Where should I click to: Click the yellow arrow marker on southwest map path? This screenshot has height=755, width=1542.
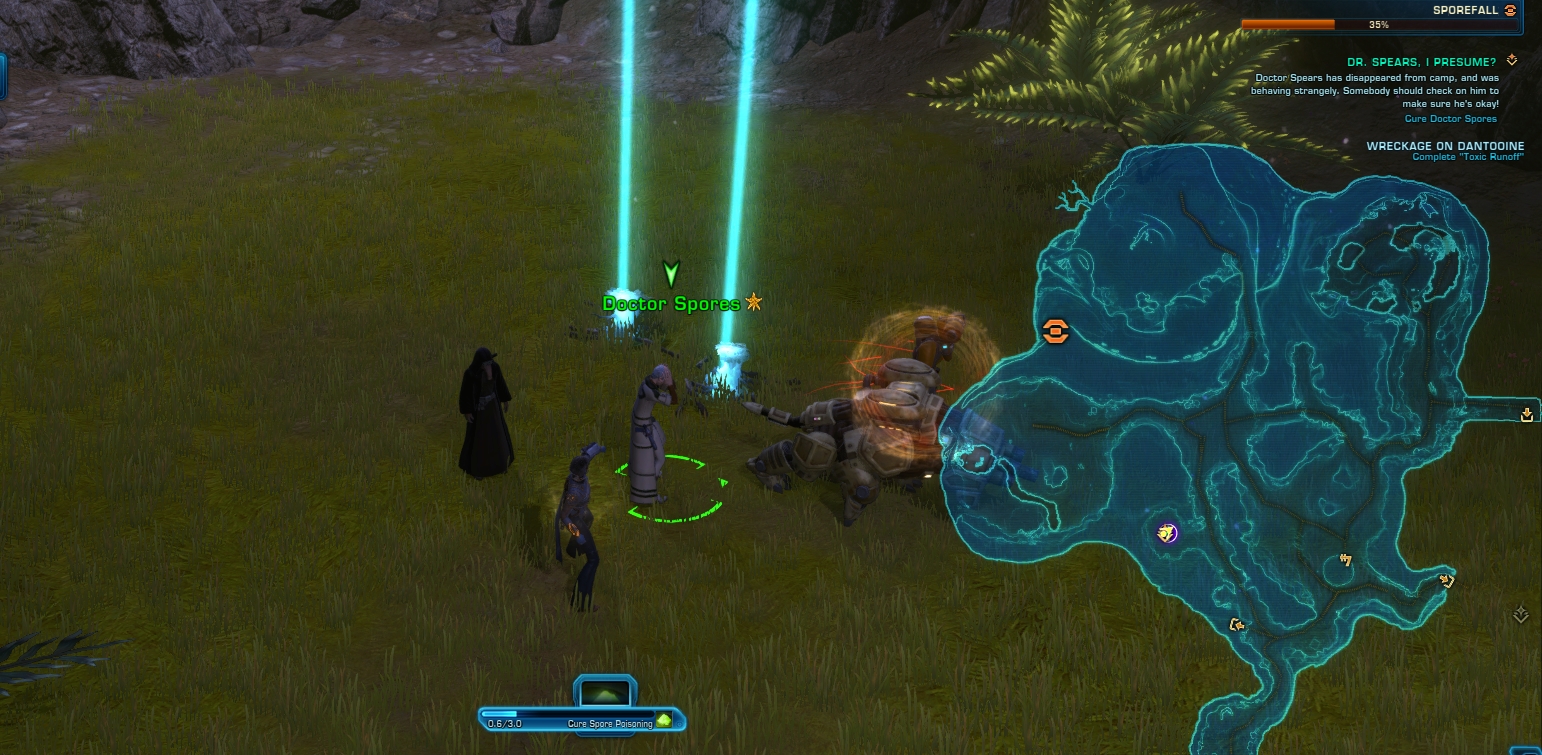coord(1237,625)
